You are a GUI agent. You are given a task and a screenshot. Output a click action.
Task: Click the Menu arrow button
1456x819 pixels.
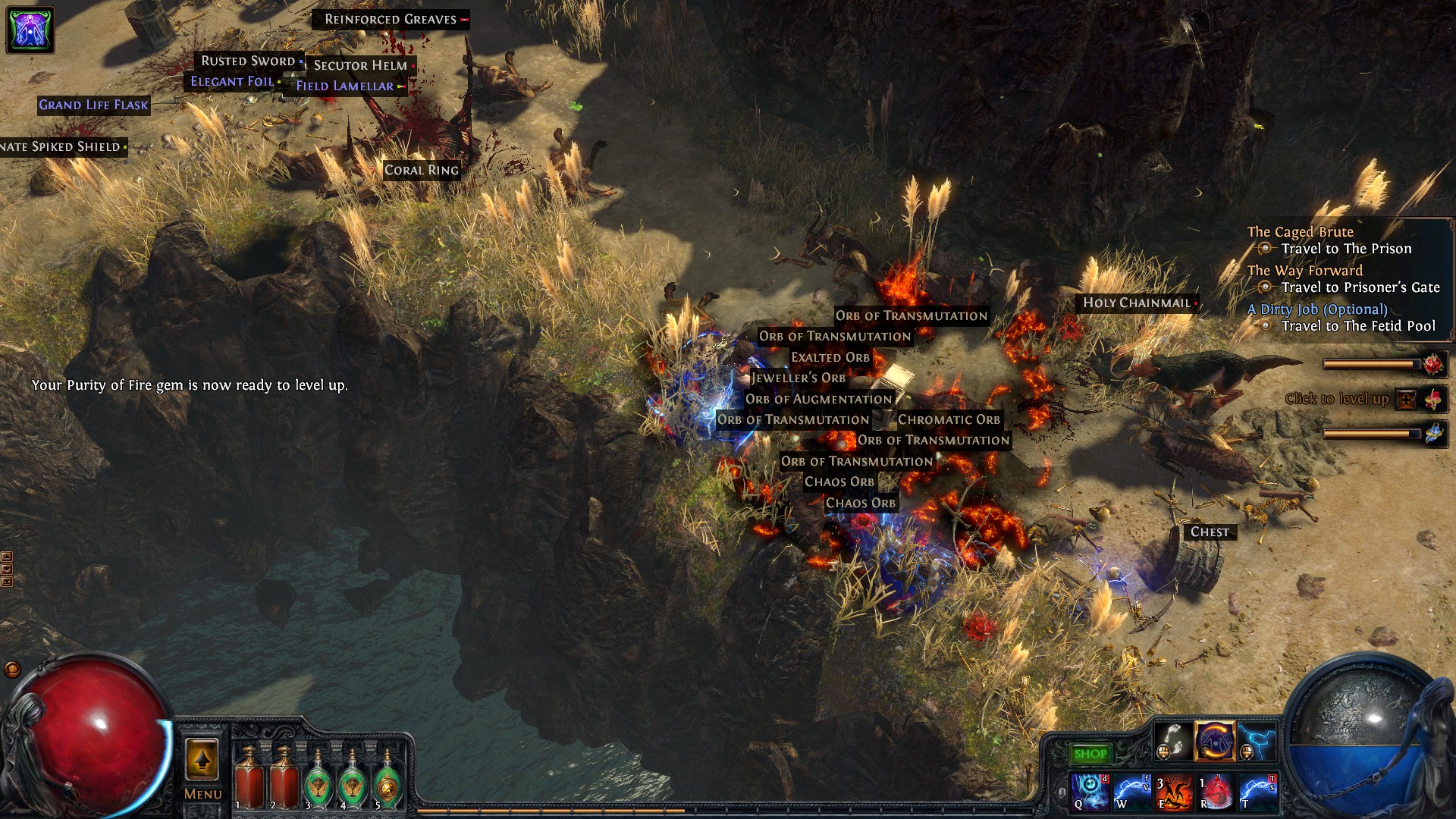pyautogui.click(x=202, y=760)
